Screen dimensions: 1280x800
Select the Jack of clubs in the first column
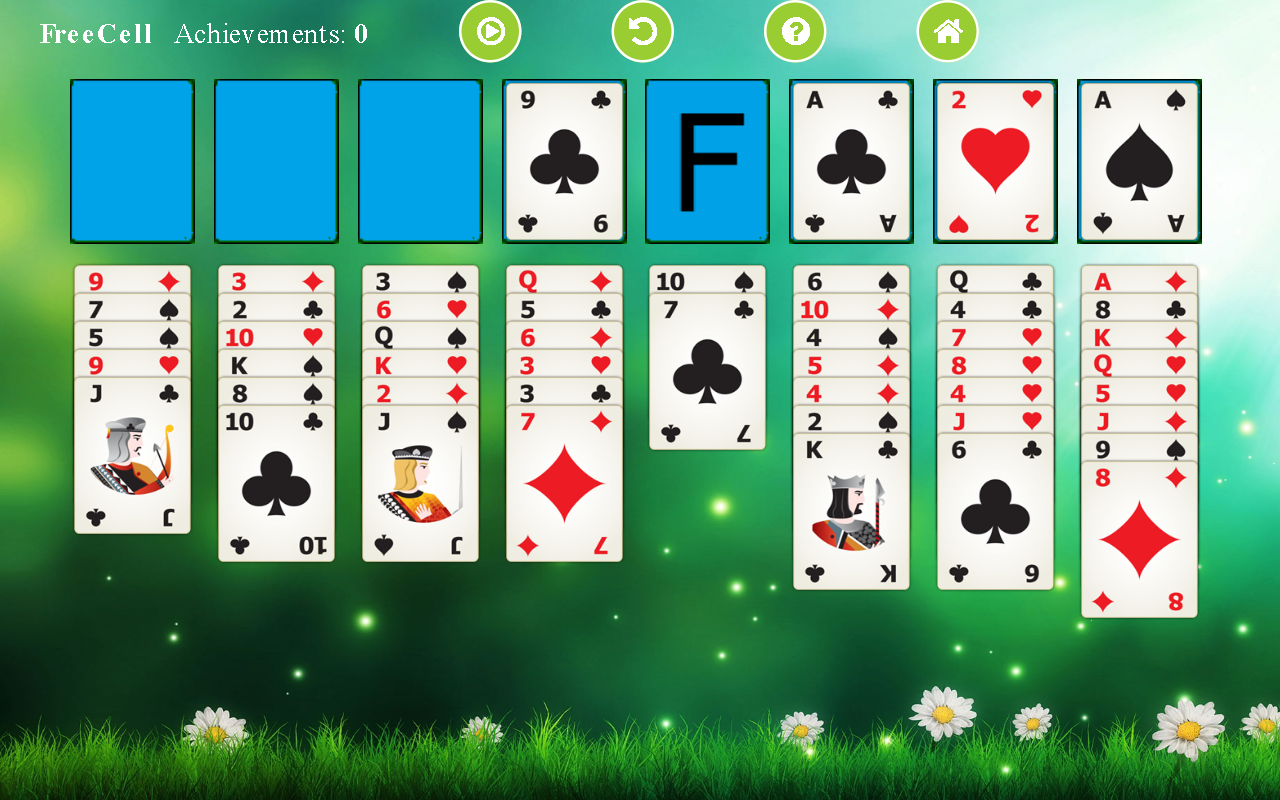point(132,460)
